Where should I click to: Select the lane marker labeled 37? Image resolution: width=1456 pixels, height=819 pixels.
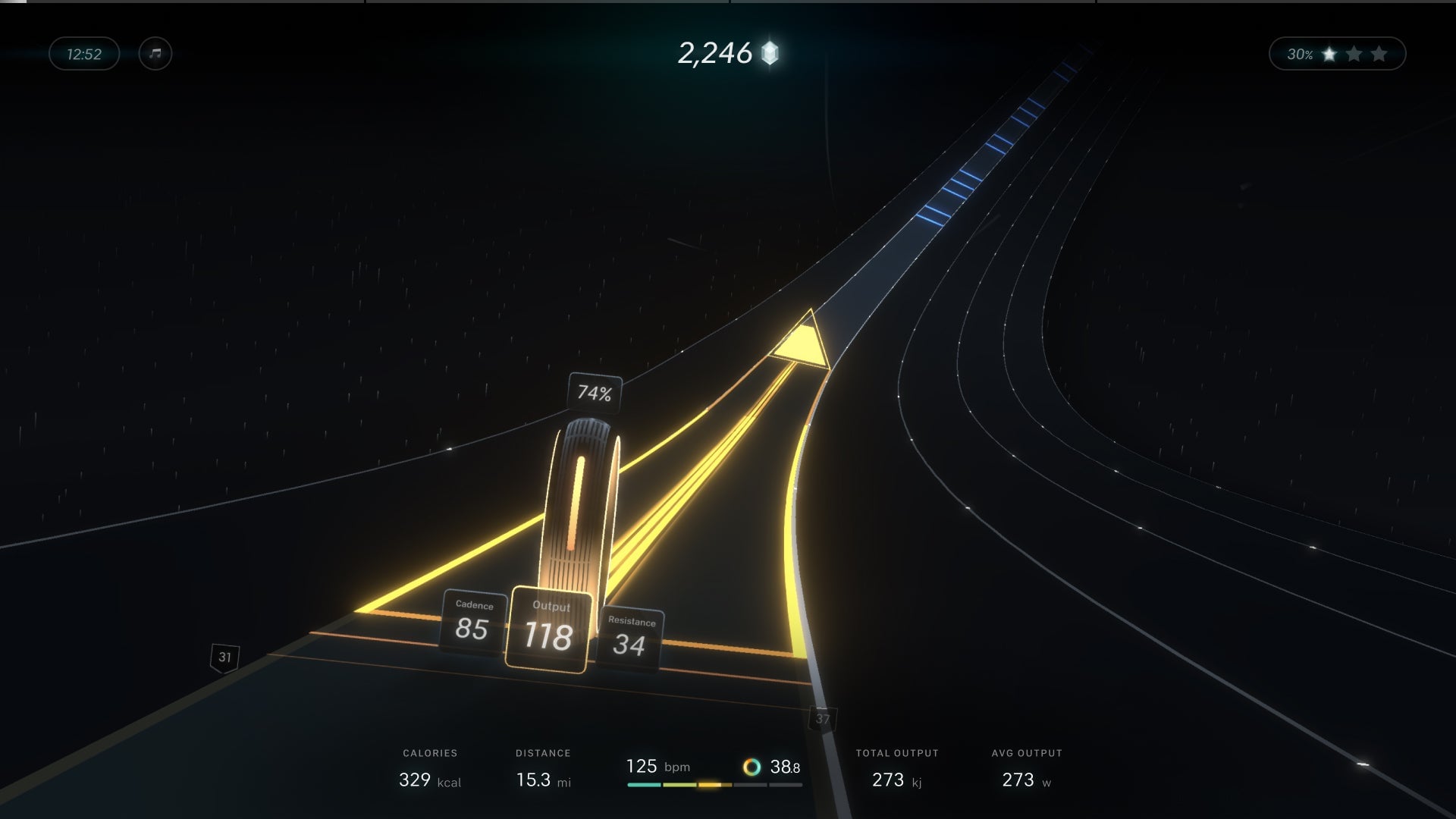coord(824,717)
